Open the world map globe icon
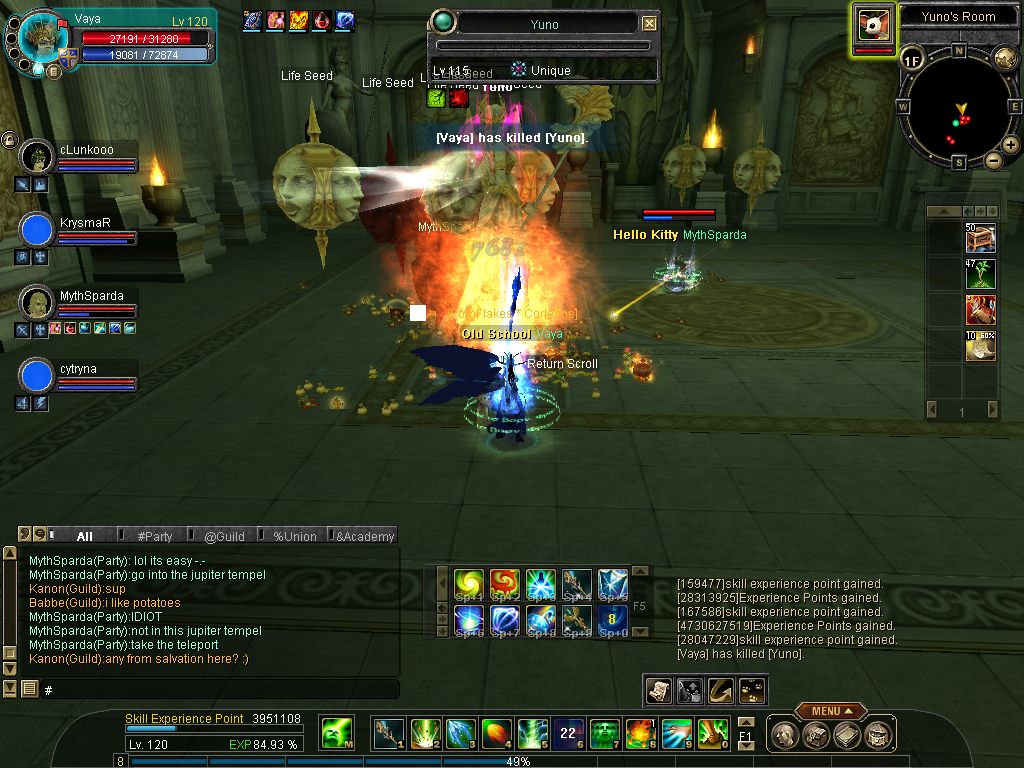This screenshot has height=768, width=1024. (x=1005, y=57)
